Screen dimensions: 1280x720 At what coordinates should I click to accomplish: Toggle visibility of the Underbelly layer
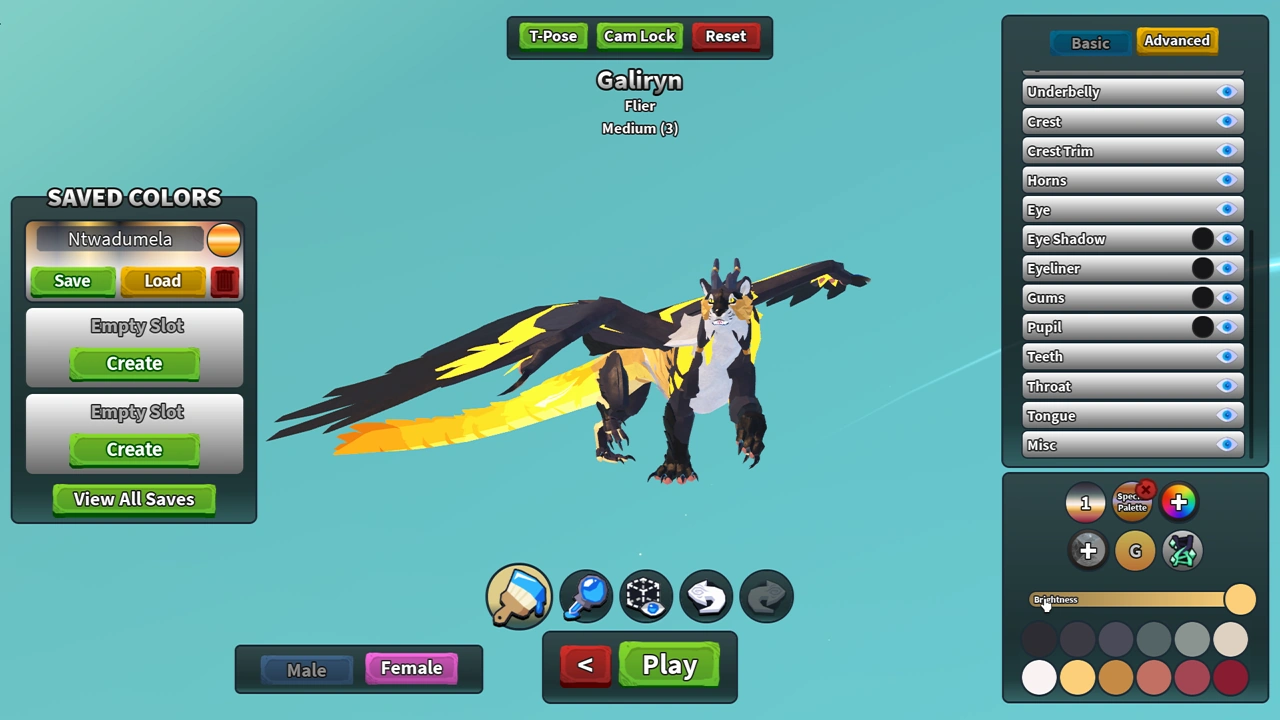(1227, 91)
